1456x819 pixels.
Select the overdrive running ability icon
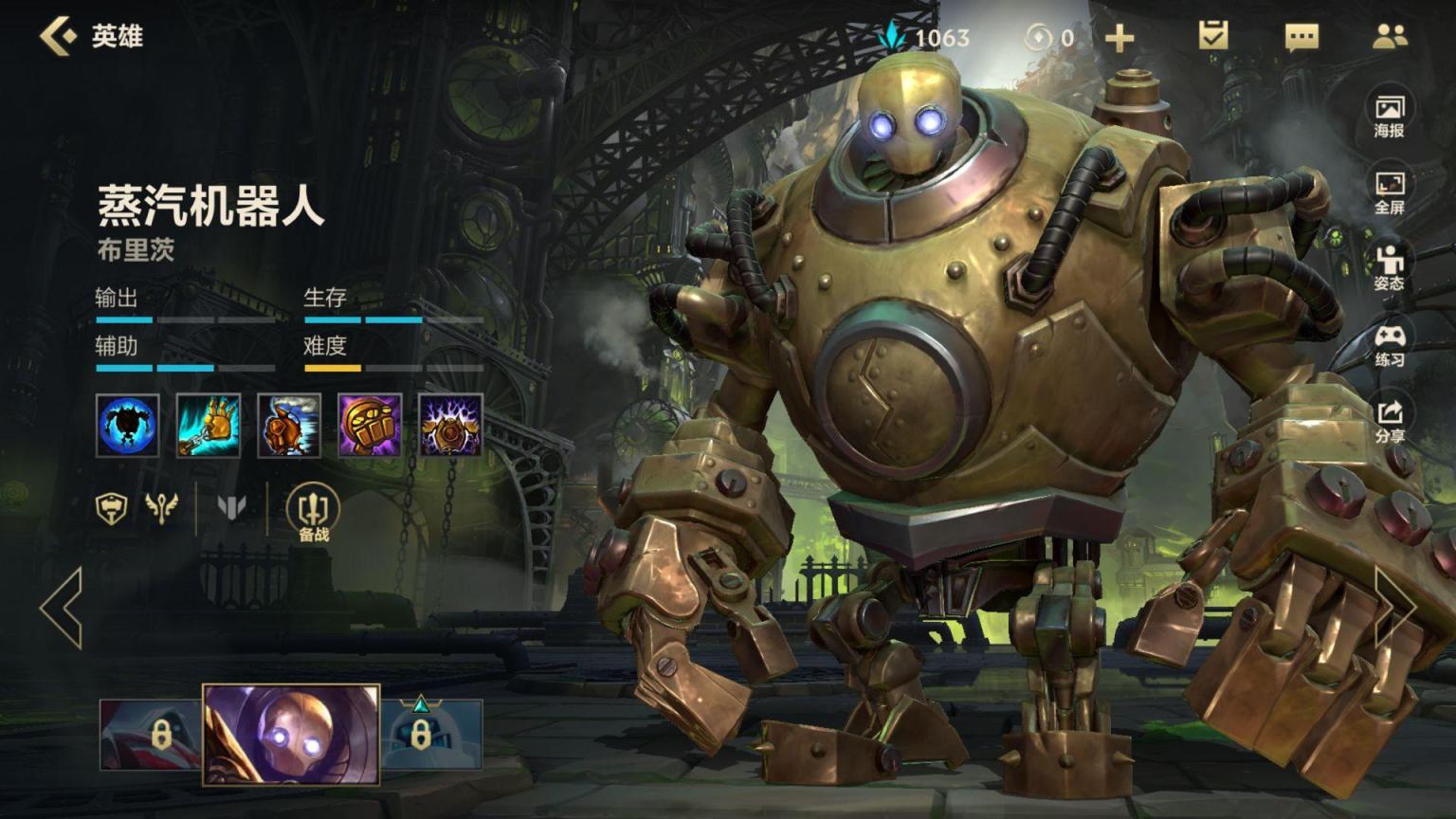point(289,426)
